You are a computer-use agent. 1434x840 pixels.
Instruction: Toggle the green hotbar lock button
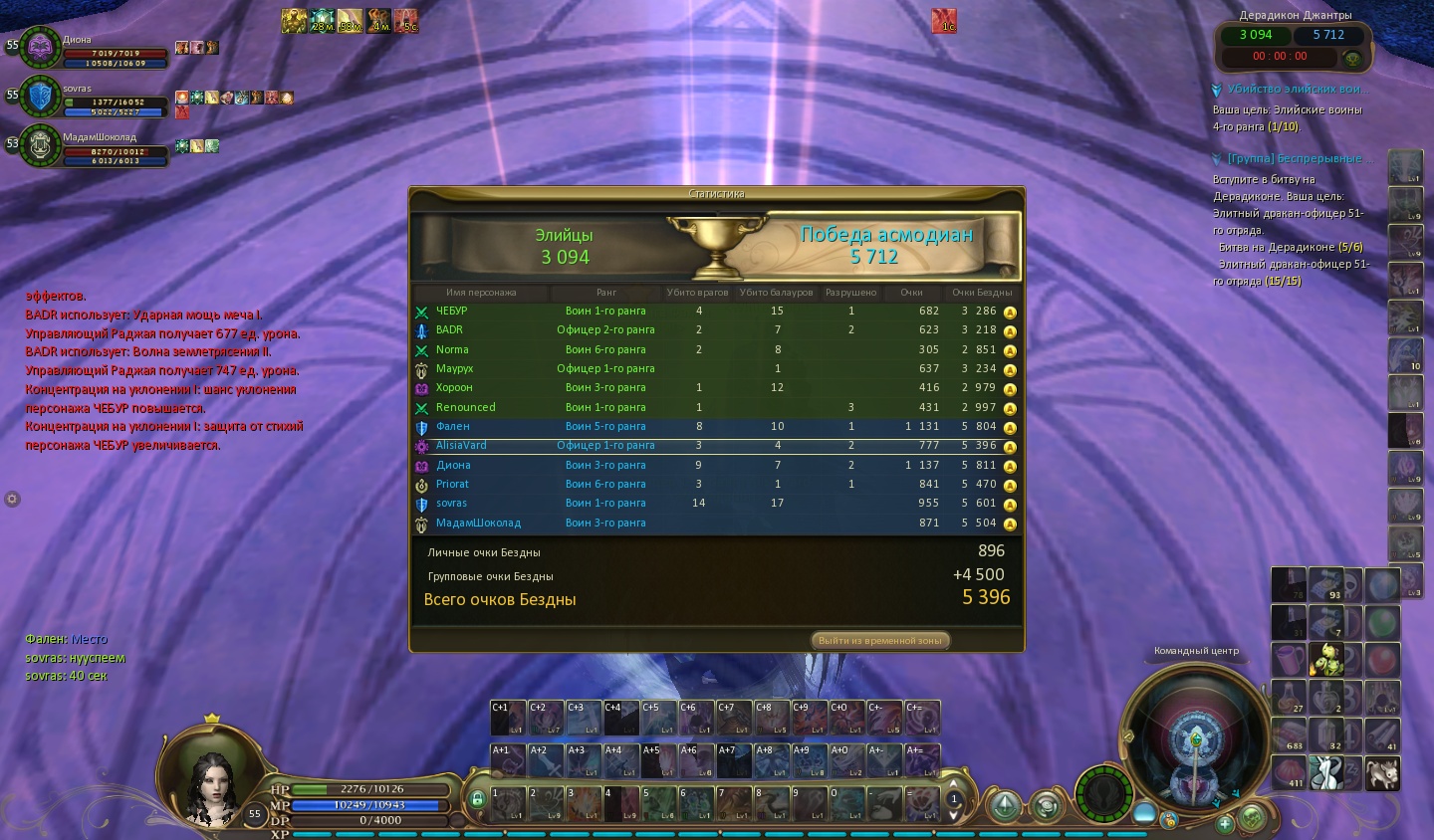pos(477,799)
